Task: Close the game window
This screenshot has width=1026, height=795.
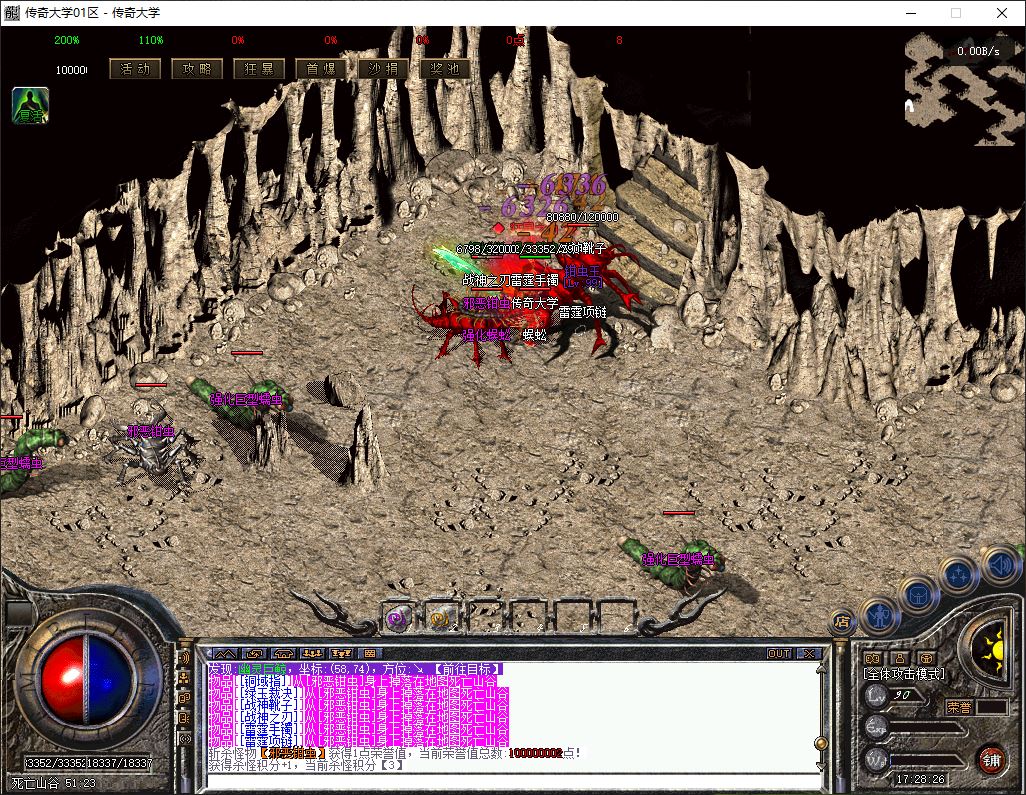Action: coord(1002,13)
